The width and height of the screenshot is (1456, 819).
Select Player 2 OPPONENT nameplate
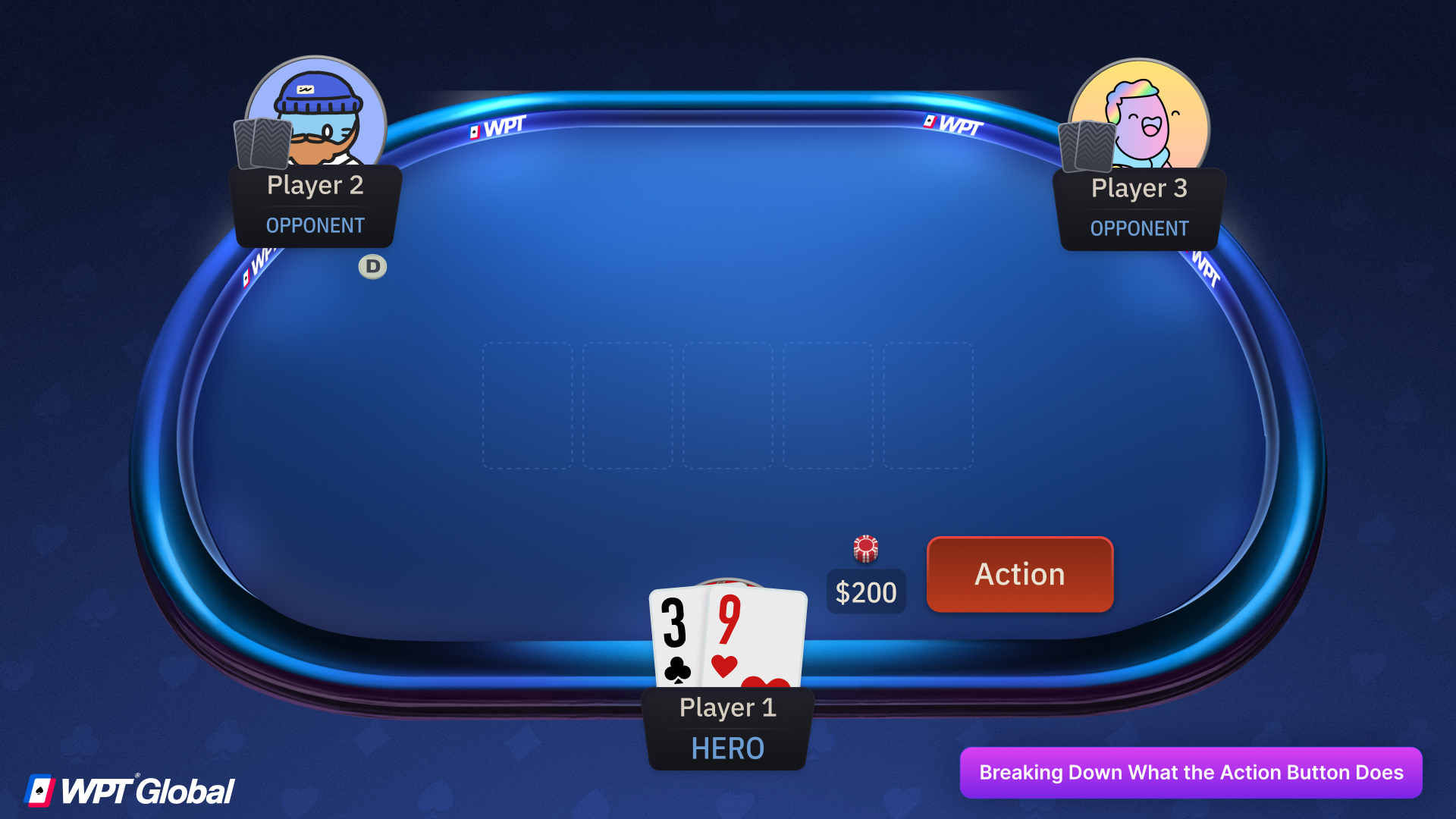[x=315, y=205]
